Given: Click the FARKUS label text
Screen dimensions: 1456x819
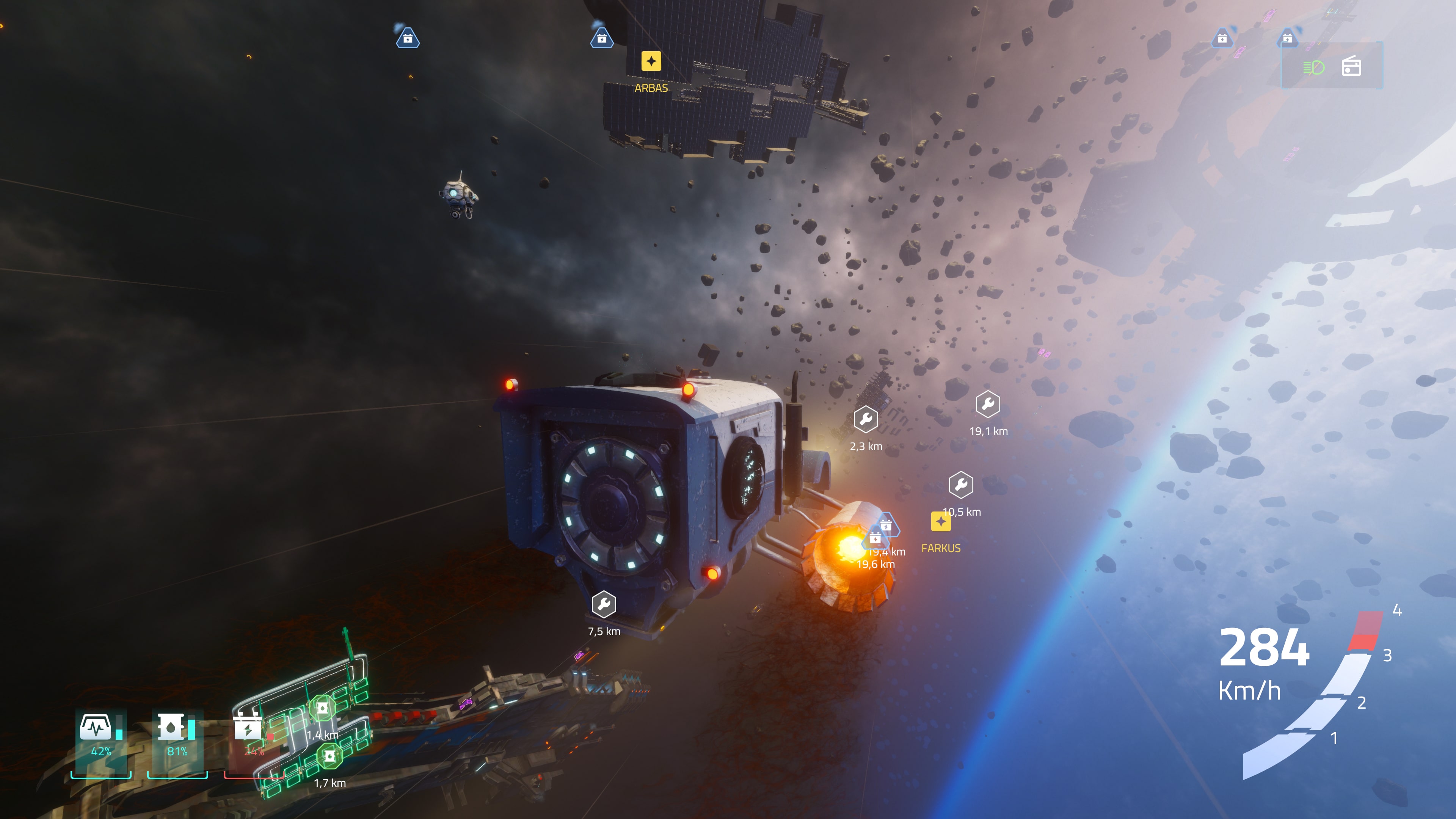Looking at the screenshot, I should (x=940, y=548).
